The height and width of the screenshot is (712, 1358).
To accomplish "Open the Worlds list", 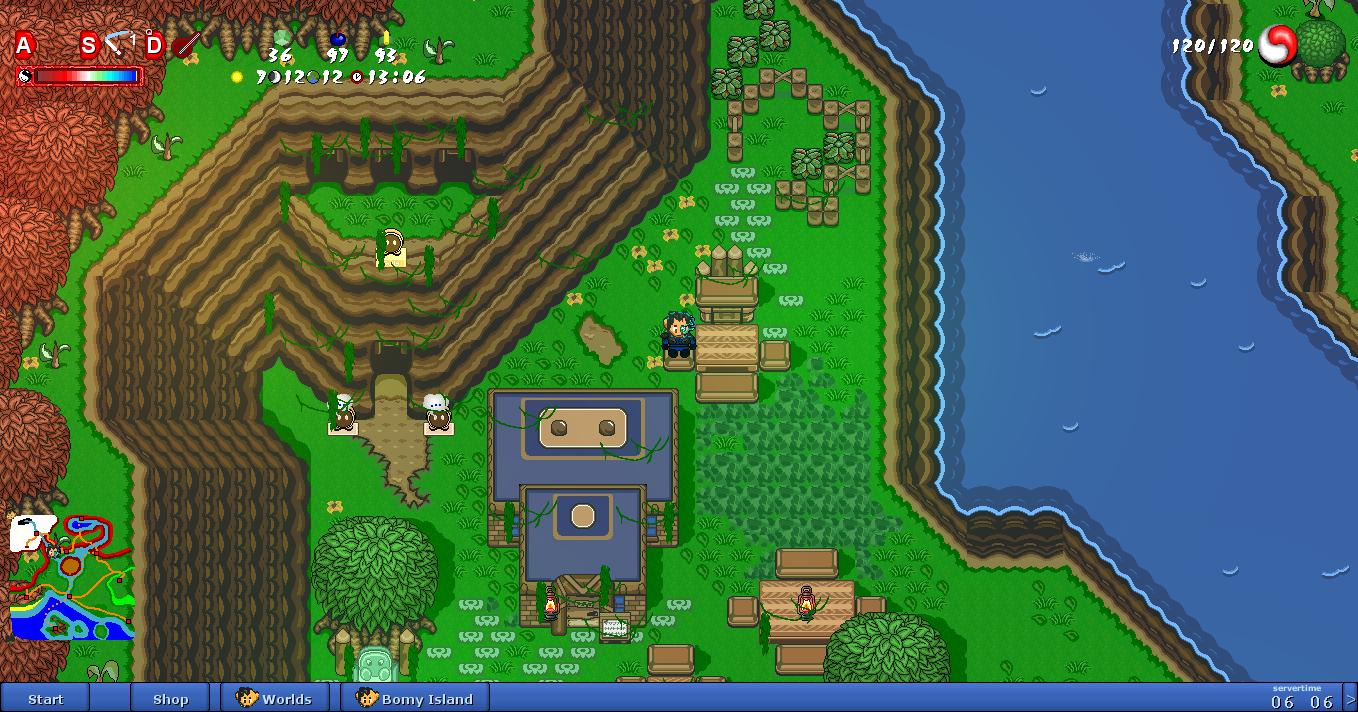I will tap(275, 699).
